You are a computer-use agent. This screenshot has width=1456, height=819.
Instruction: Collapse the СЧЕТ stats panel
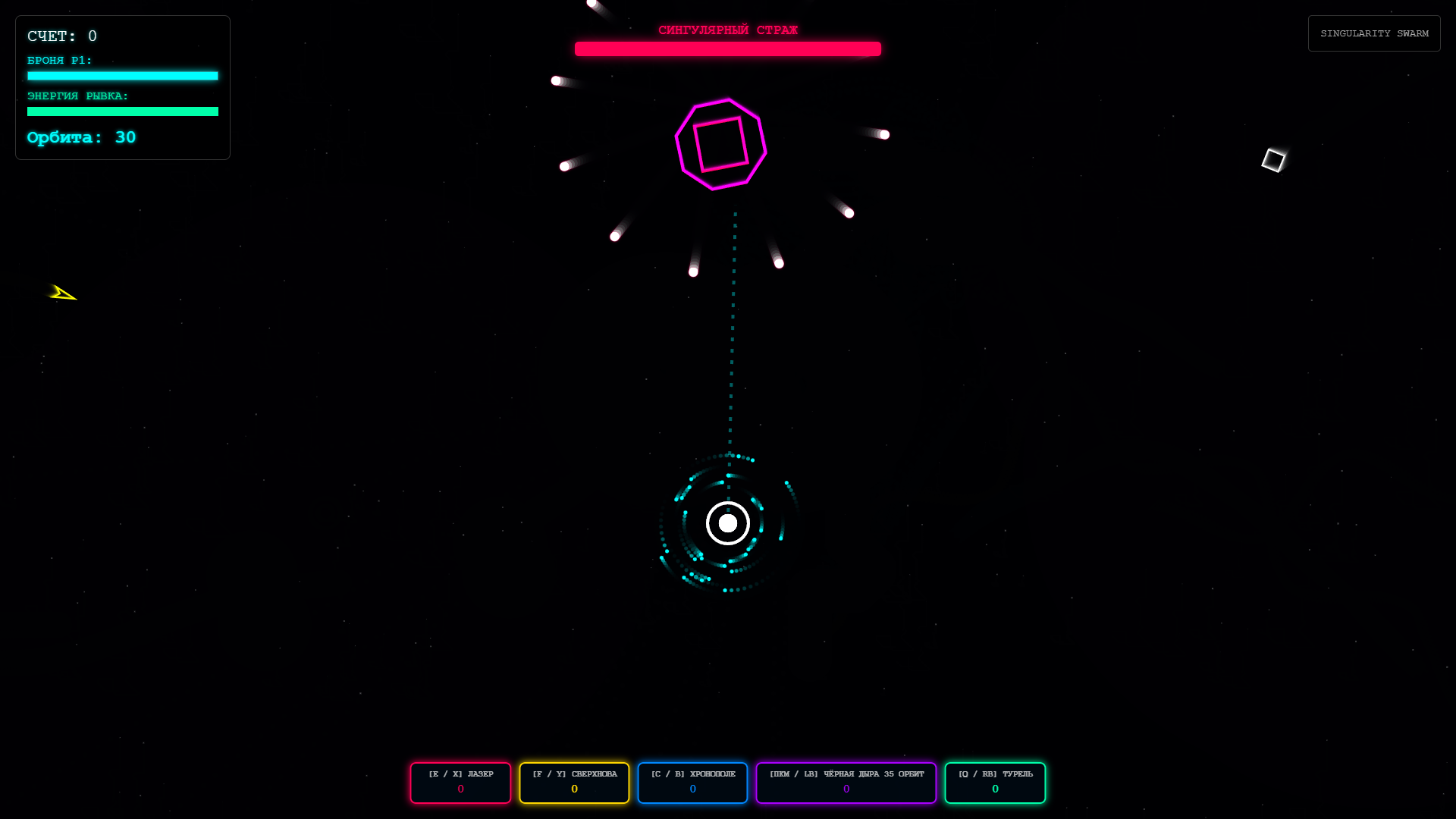(x=63, y=36)
